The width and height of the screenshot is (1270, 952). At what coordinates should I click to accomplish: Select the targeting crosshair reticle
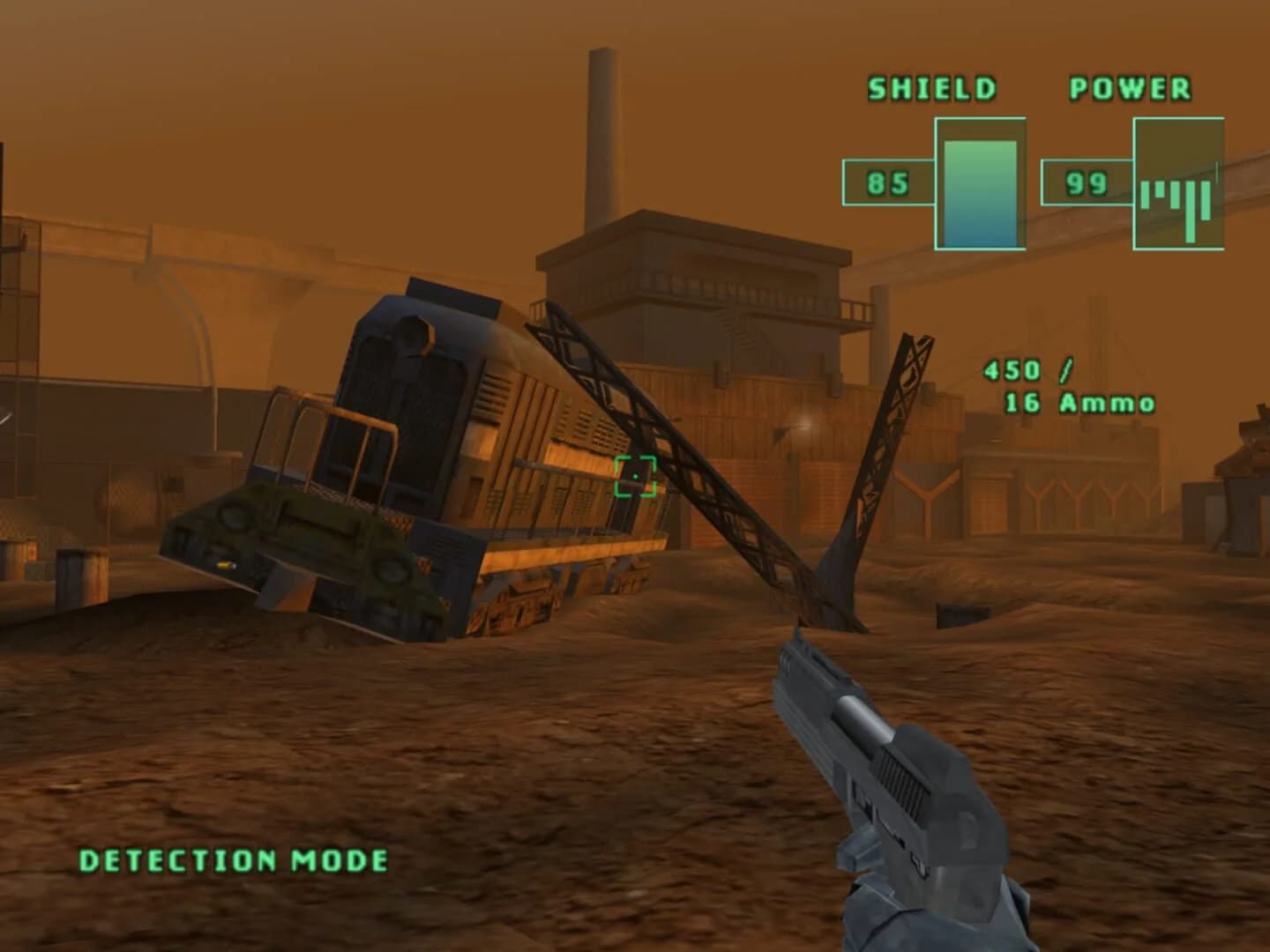(637, 478)
